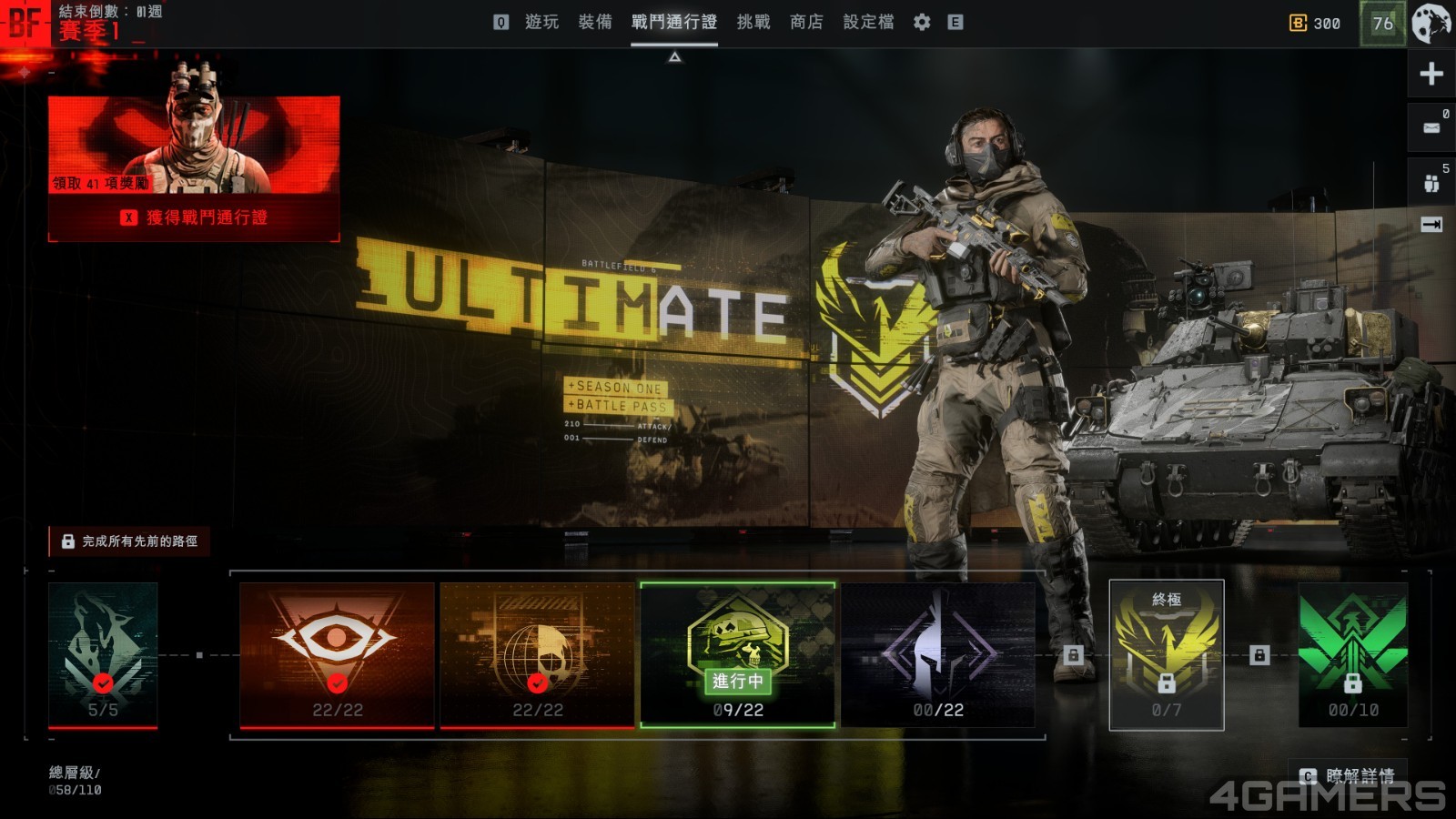1456x819 pixels.
Task: Select the green locked path tile 00/10
Action: [x=1352, y=655]
